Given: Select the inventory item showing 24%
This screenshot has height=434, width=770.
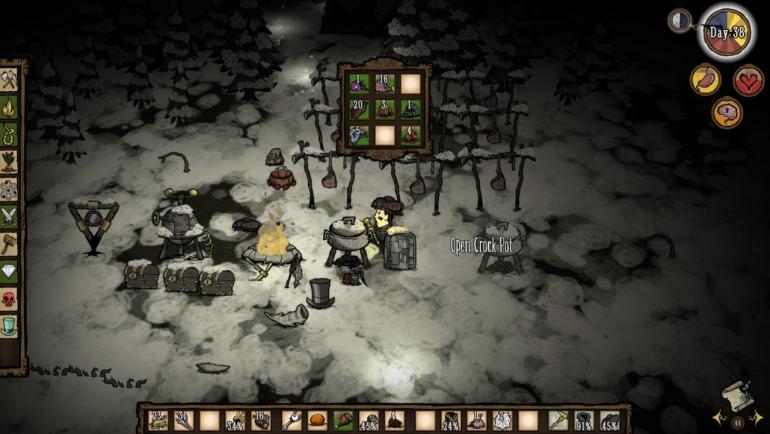Looking at the screenshot, I should 451,420.
